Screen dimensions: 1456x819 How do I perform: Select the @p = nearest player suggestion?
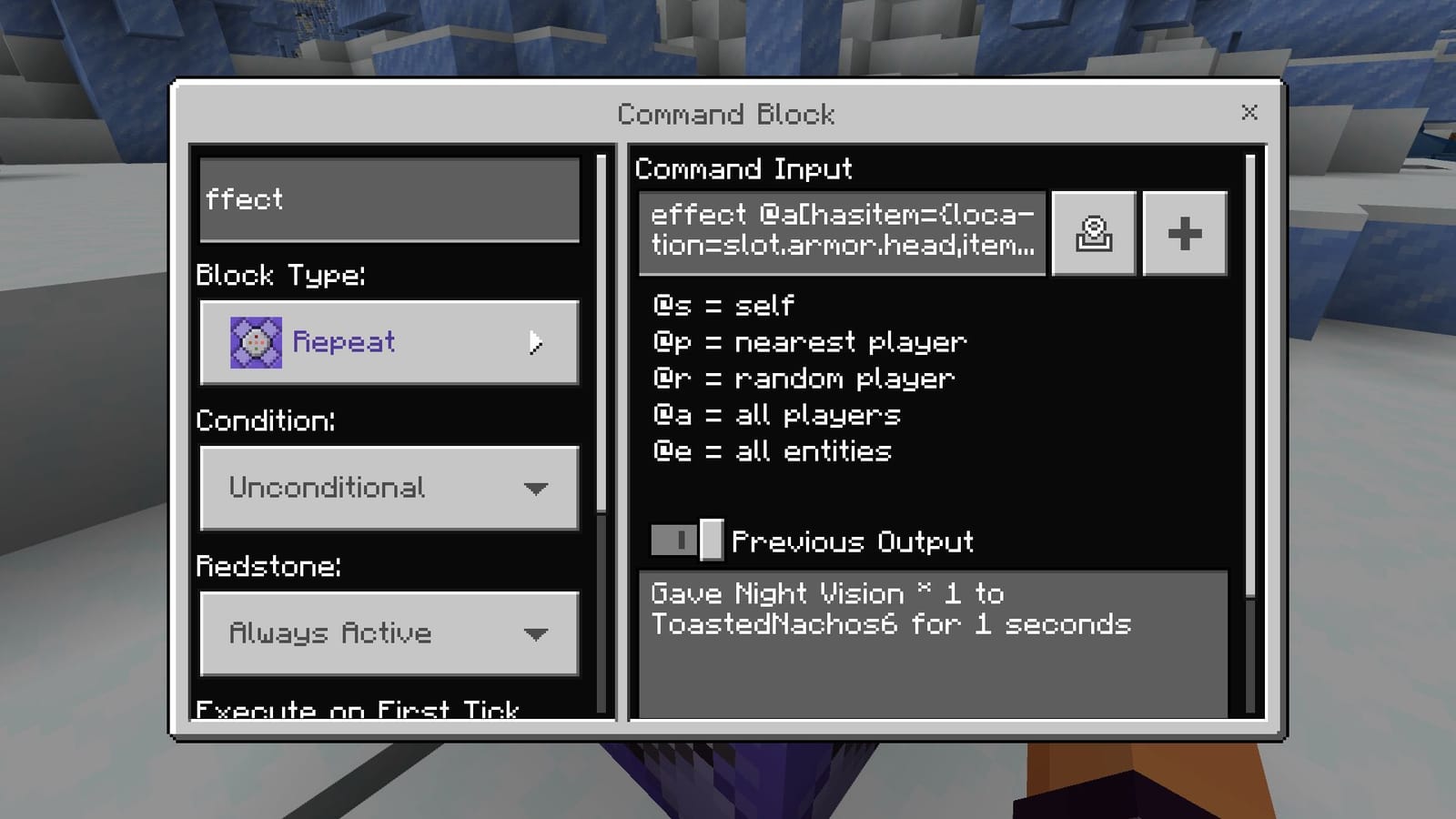[x=808, y=341]
